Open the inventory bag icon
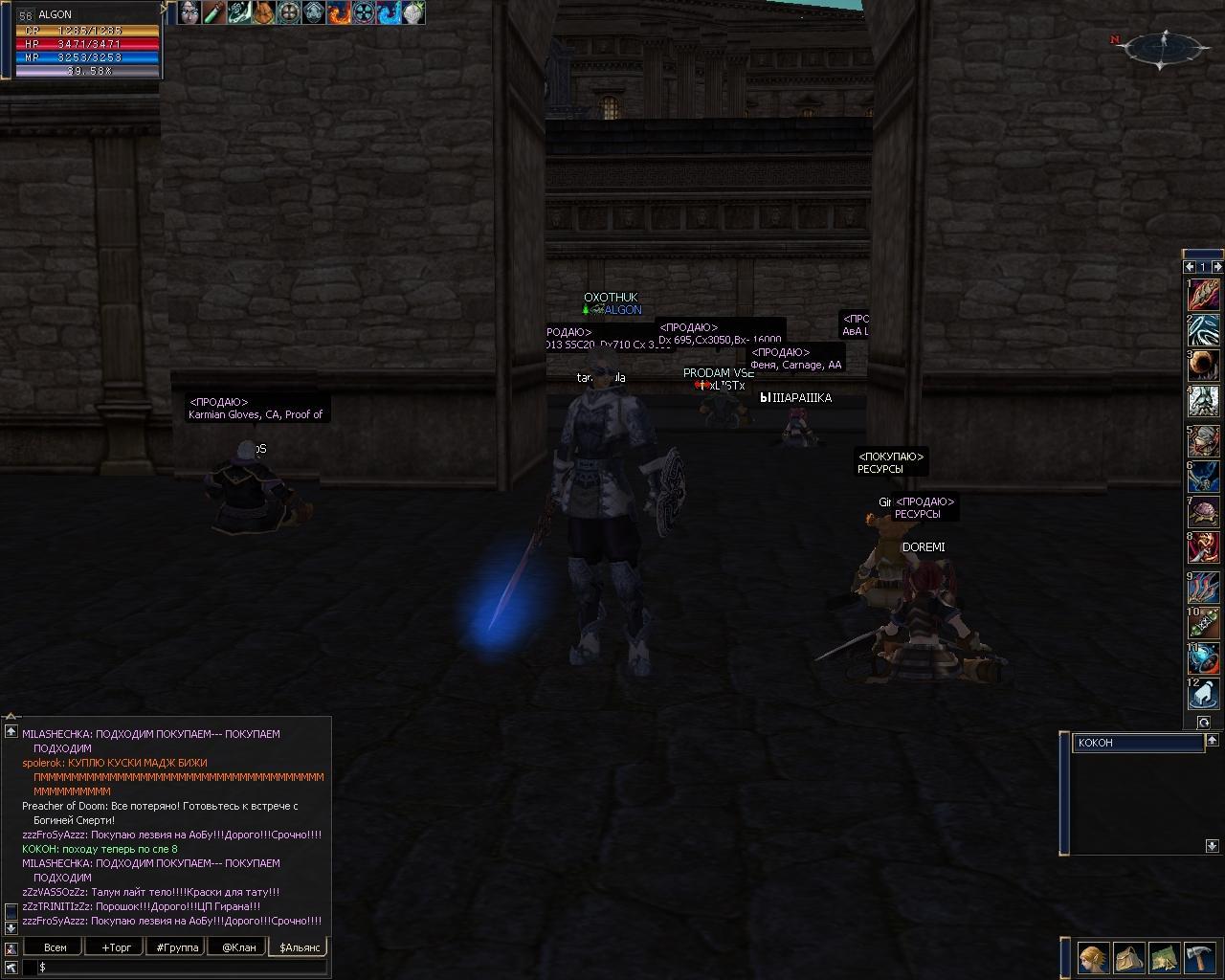Screen dimensions: 1225x980 pyautogui.click(x=1129, y=957)
